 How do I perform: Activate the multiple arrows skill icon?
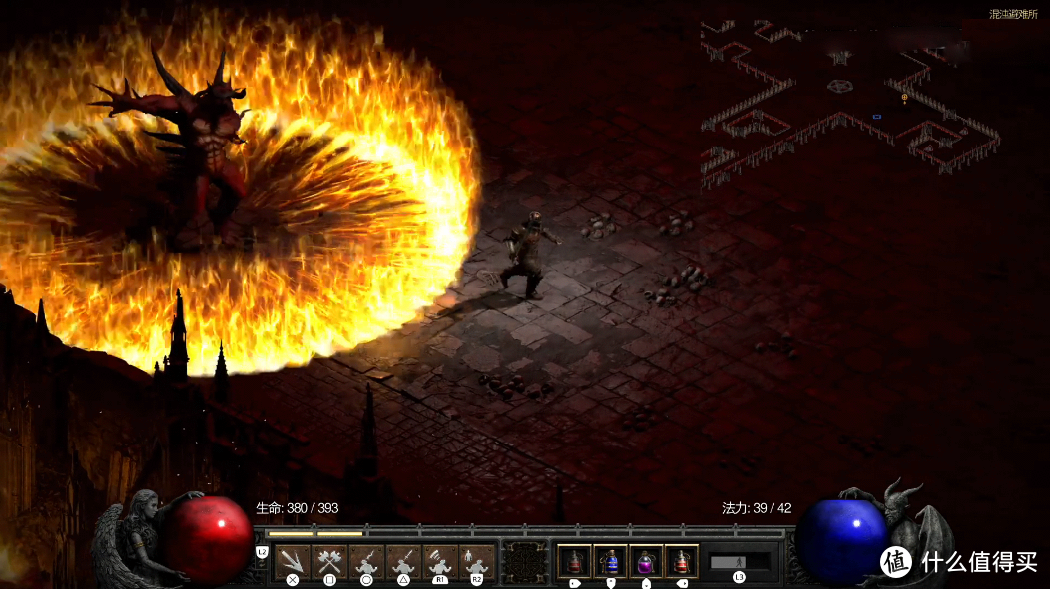pos(293,562)
